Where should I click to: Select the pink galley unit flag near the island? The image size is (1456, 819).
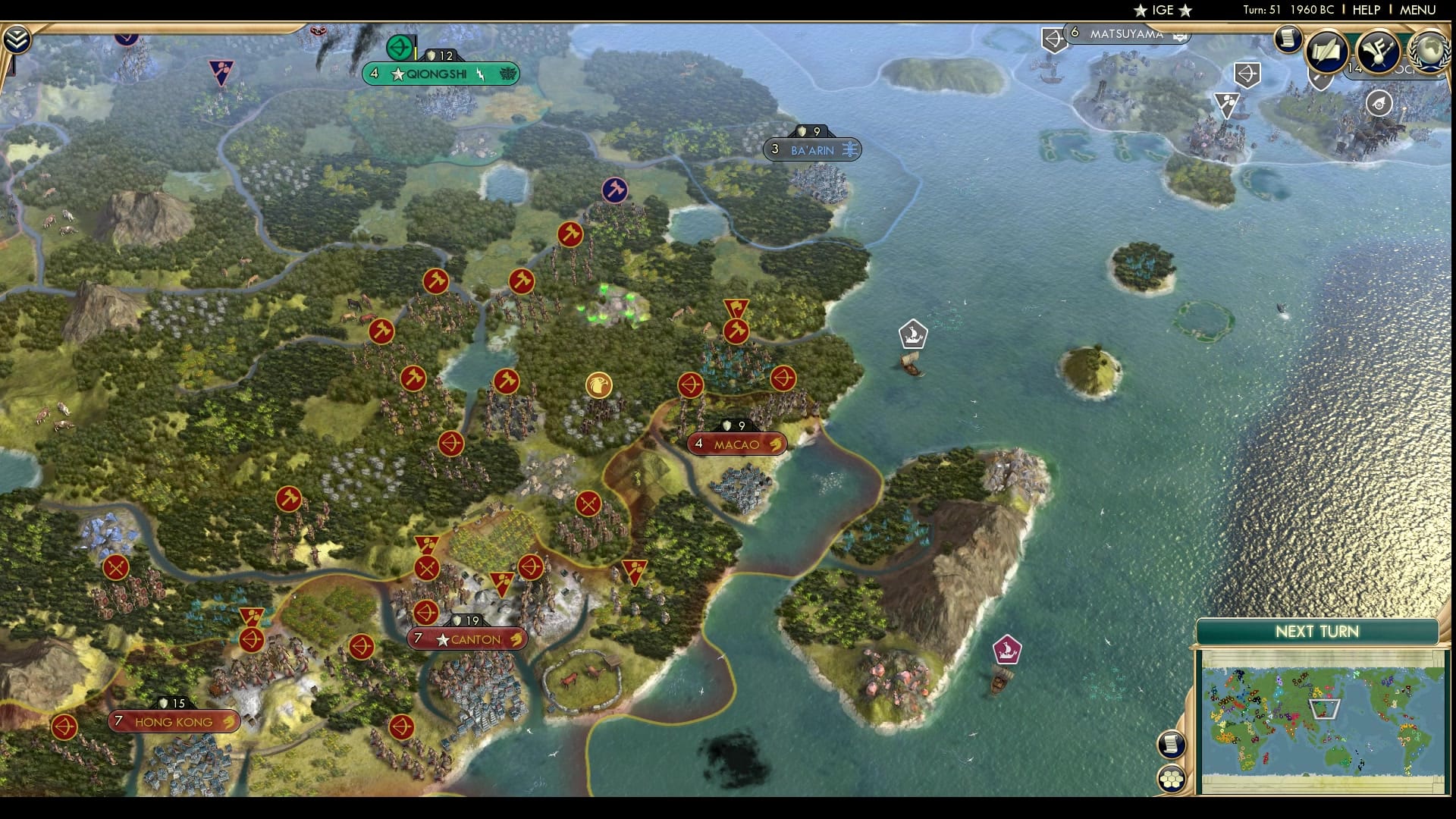click(x=1006, y=648)
